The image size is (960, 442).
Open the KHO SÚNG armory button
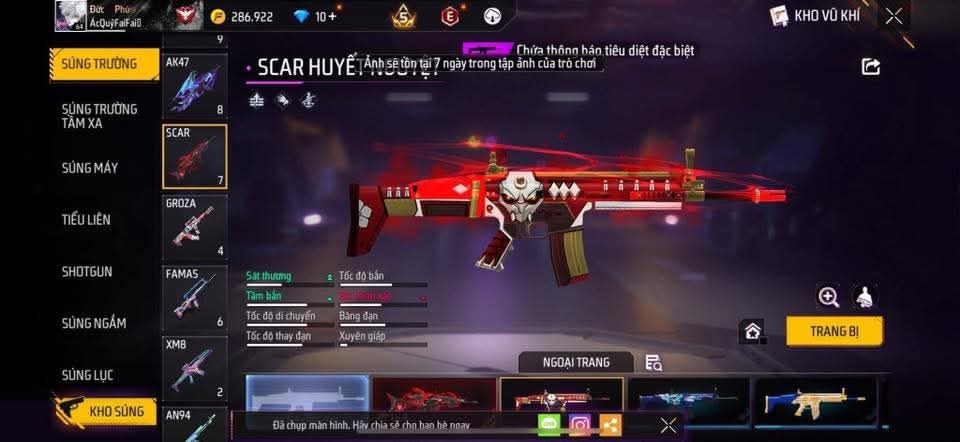[107, 411]
